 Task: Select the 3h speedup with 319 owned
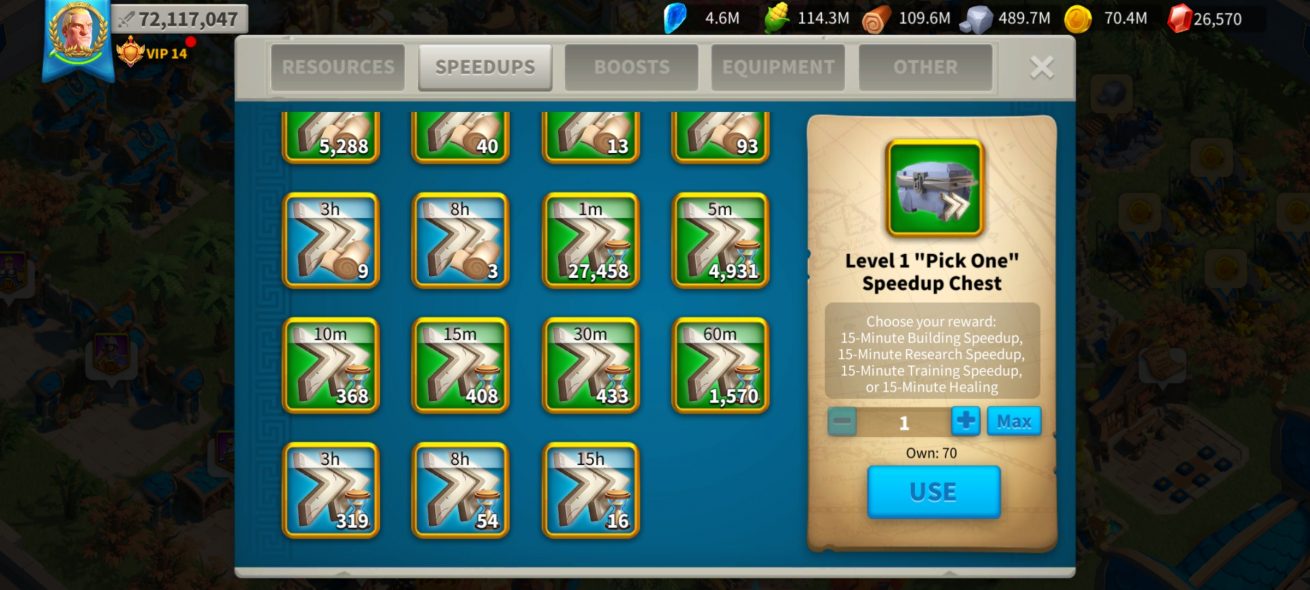(331, 490)
